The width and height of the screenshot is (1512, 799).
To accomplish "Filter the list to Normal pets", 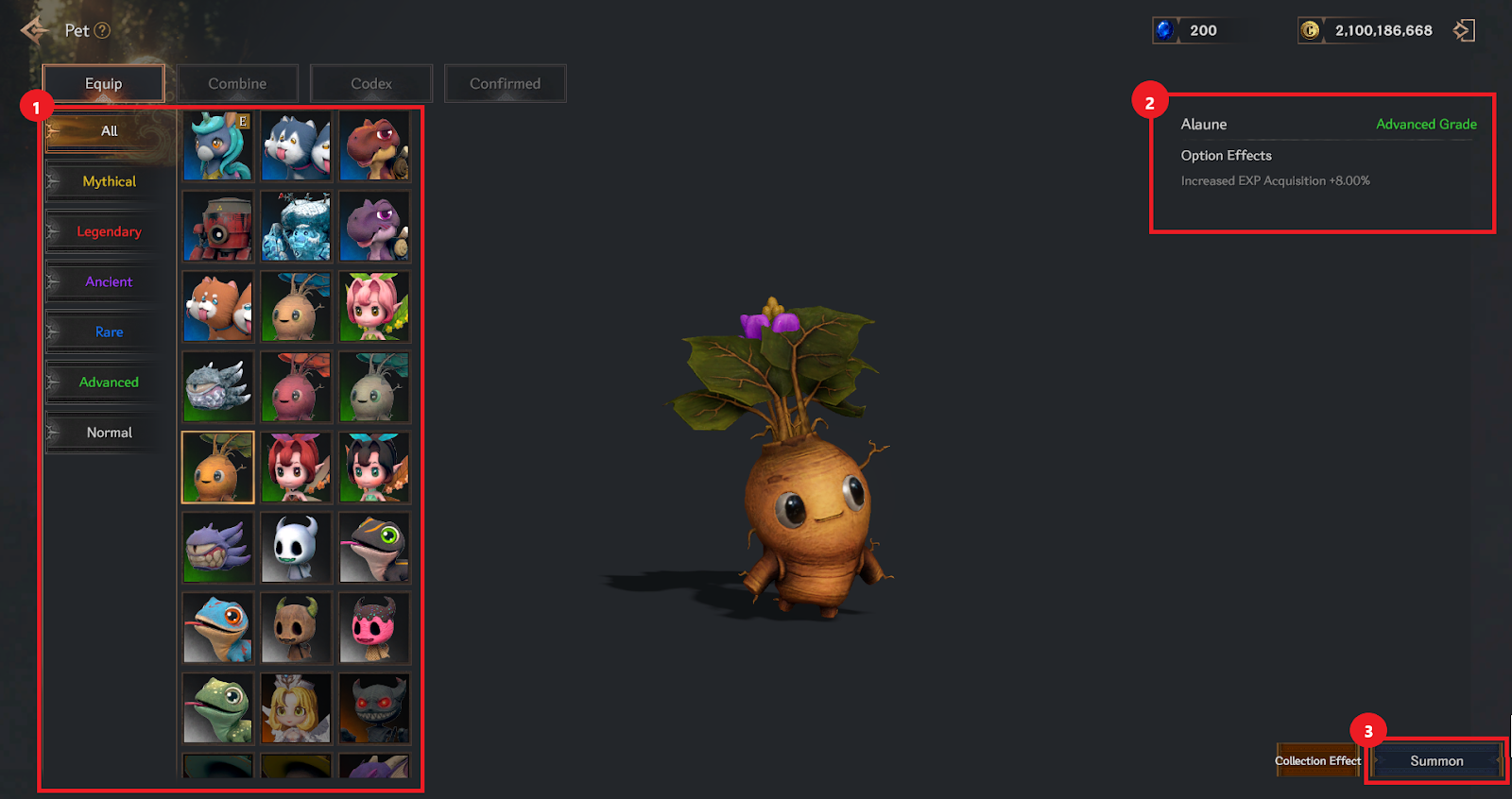I will (109, 433).
